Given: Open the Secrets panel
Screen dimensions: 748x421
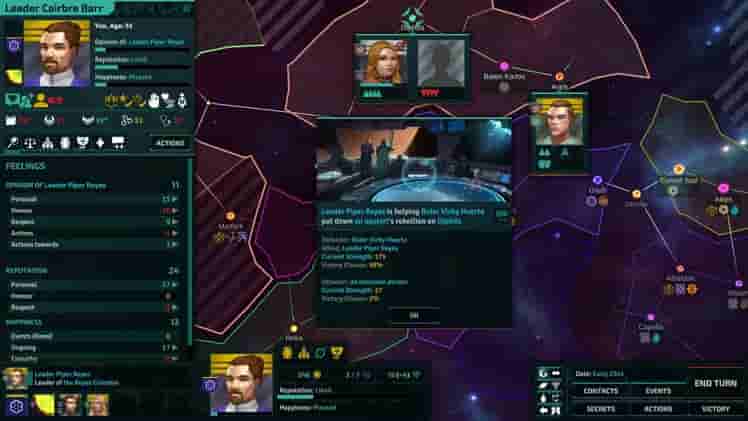Looking at the screenshot, I should click(601, 408).
